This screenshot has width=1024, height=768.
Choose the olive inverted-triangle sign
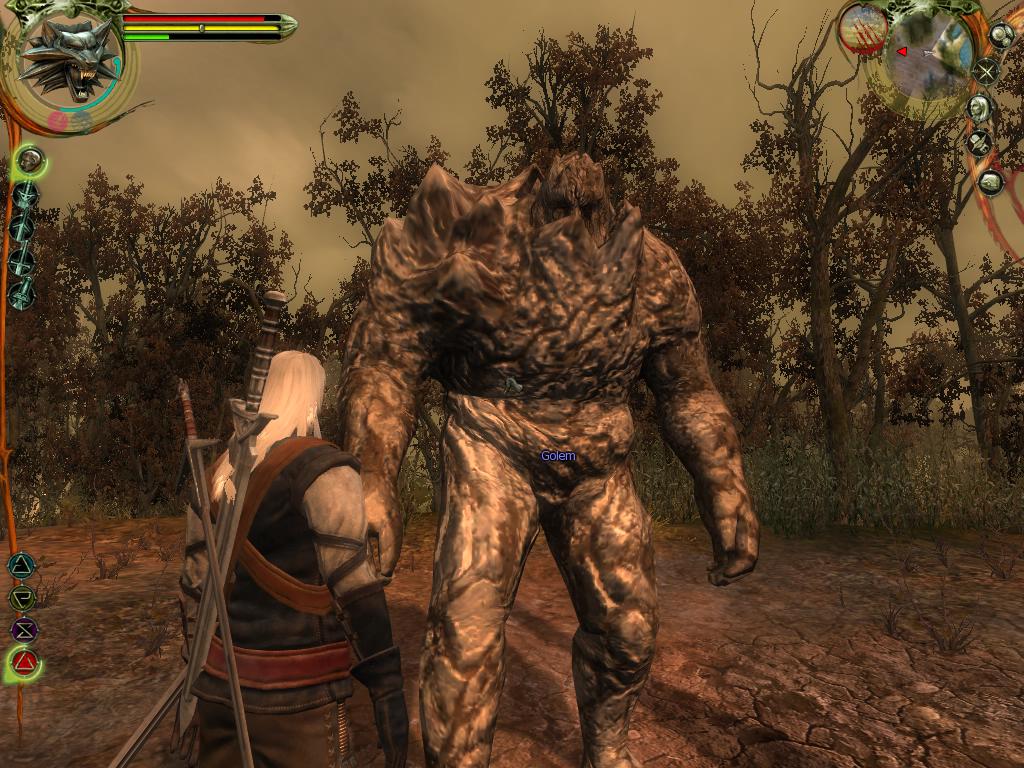pos(21,598)
